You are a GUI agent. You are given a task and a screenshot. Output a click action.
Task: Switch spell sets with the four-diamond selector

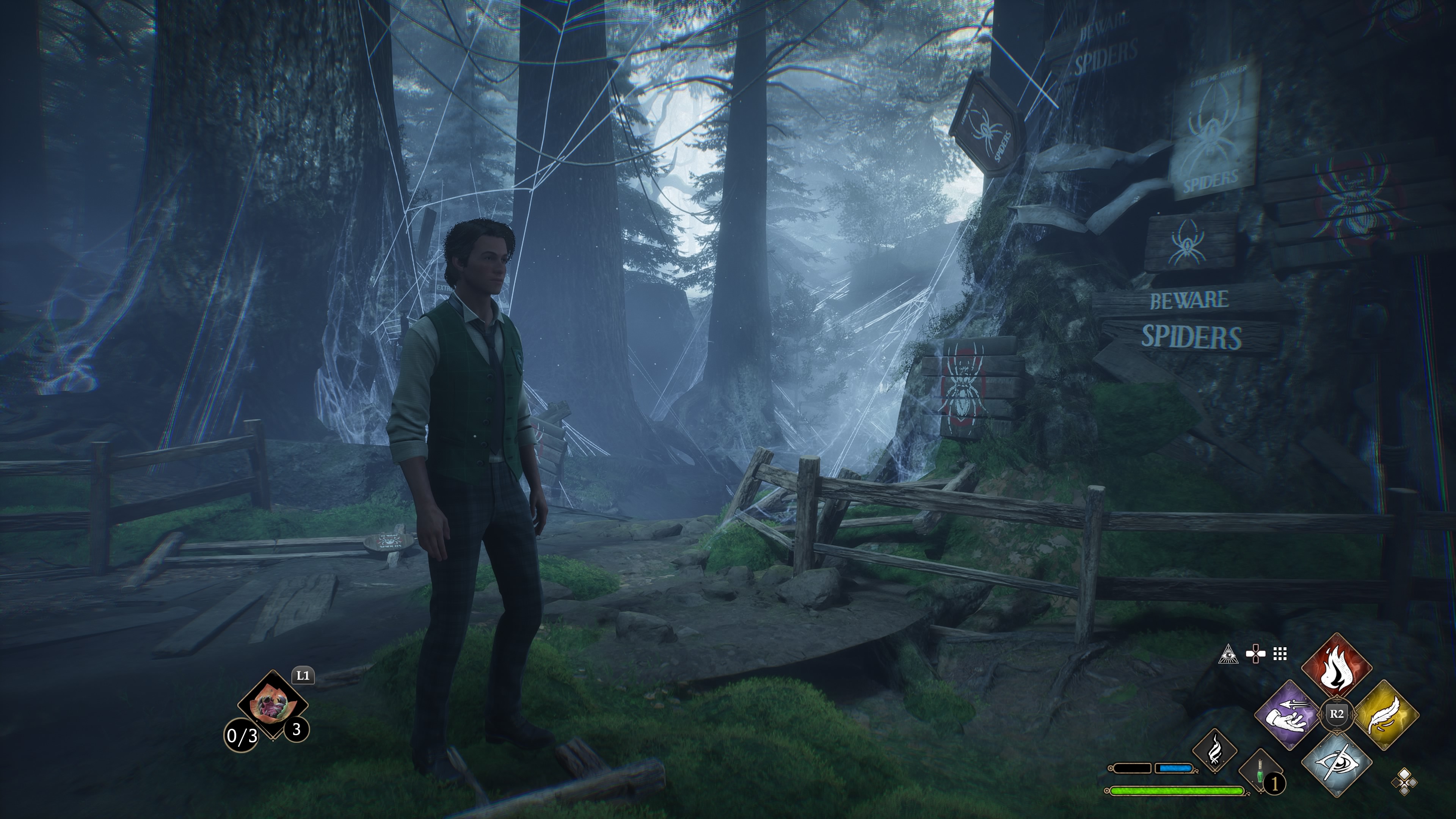[1404, 782]
